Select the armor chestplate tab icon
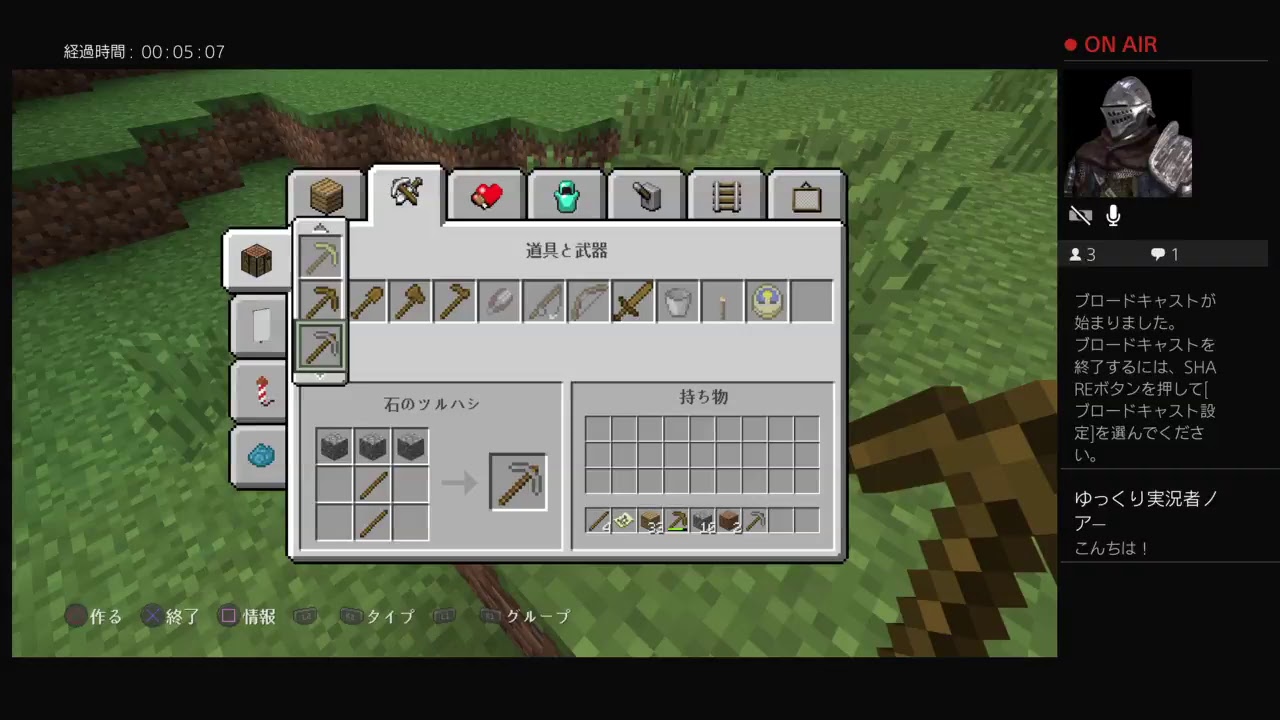The width and height of the screenshot is (1280, 720). pyautogui.click(x=566, y=195)
